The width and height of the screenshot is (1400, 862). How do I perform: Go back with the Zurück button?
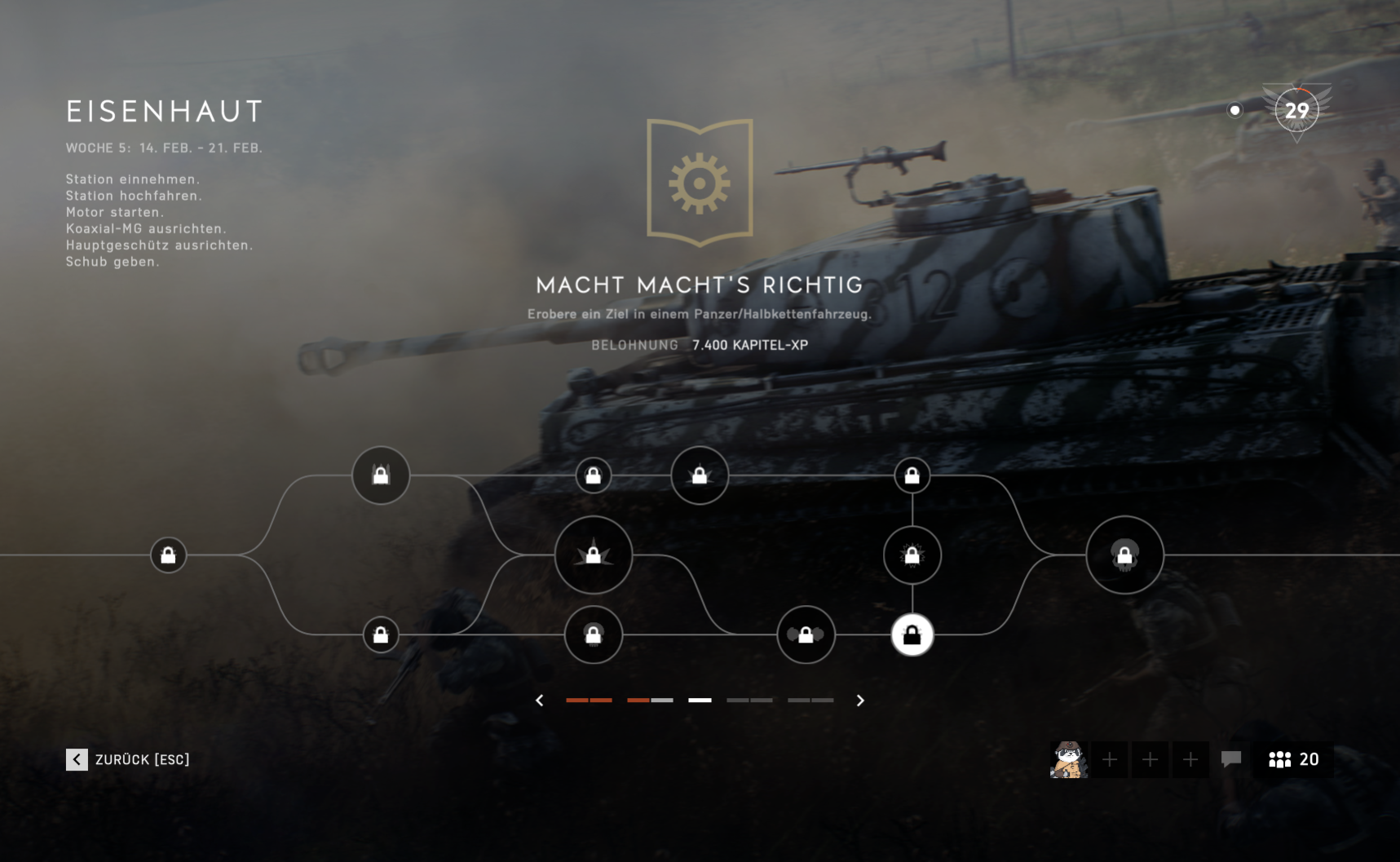[128, 760]
